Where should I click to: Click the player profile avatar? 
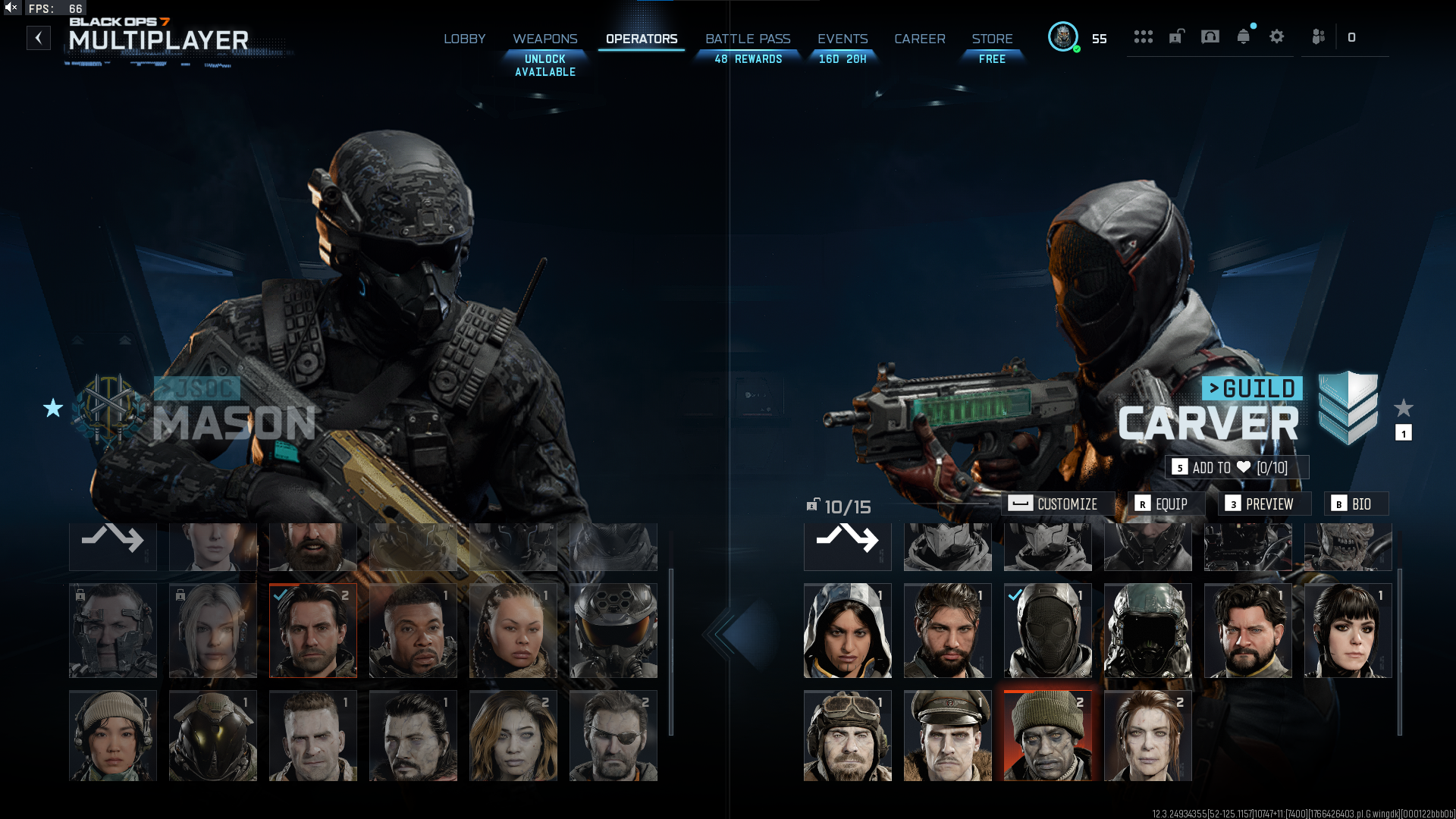1063,37
